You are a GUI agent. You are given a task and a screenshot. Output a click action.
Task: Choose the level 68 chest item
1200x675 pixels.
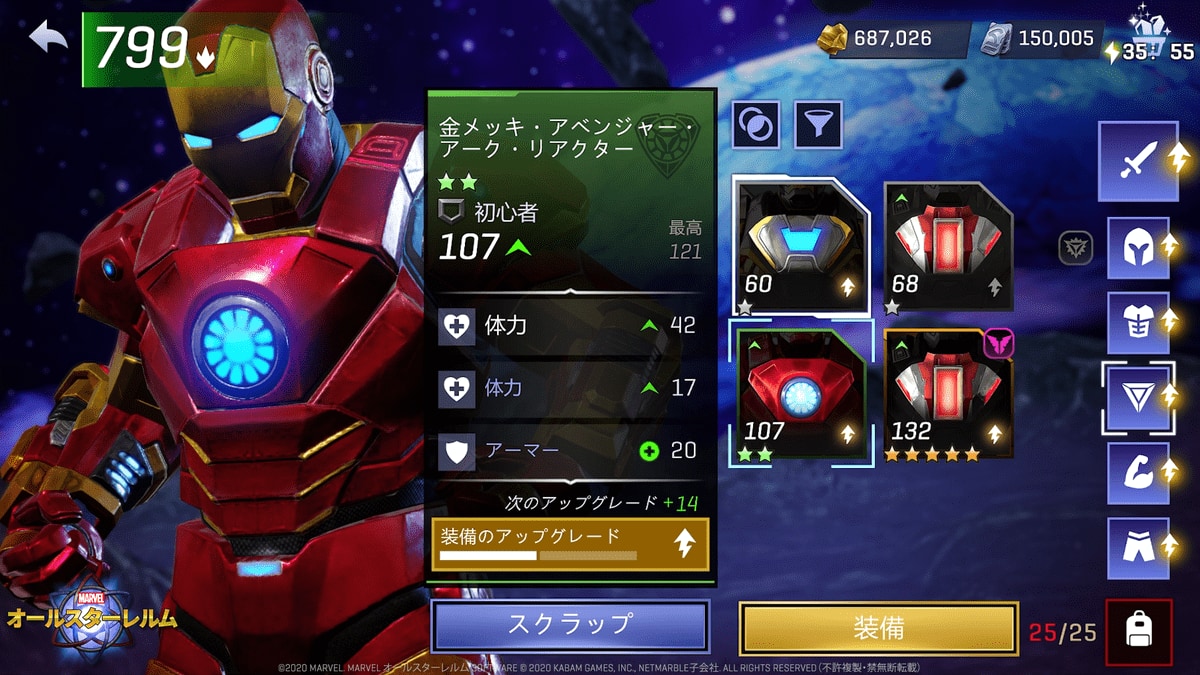tap(948, 246)
